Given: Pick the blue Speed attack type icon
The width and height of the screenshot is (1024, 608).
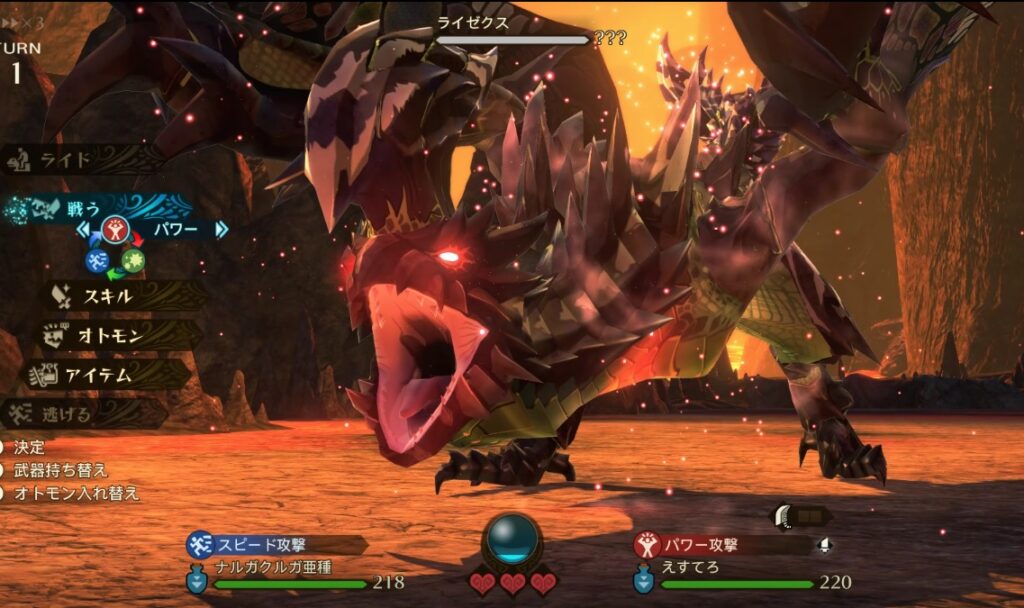Looking at the screenshot, I should 96,262.
